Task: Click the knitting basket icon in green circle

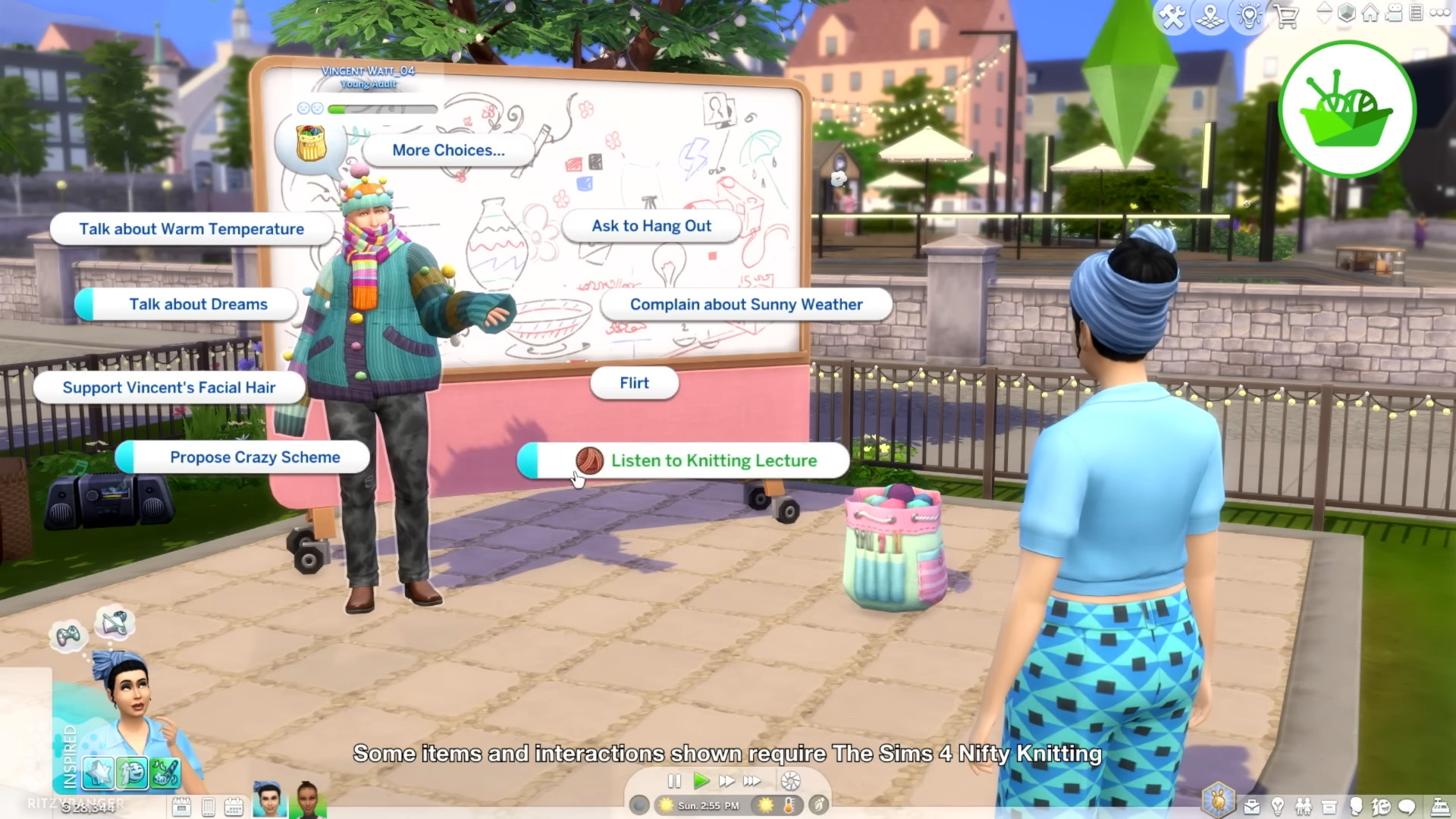Action: coord(1347,109)
